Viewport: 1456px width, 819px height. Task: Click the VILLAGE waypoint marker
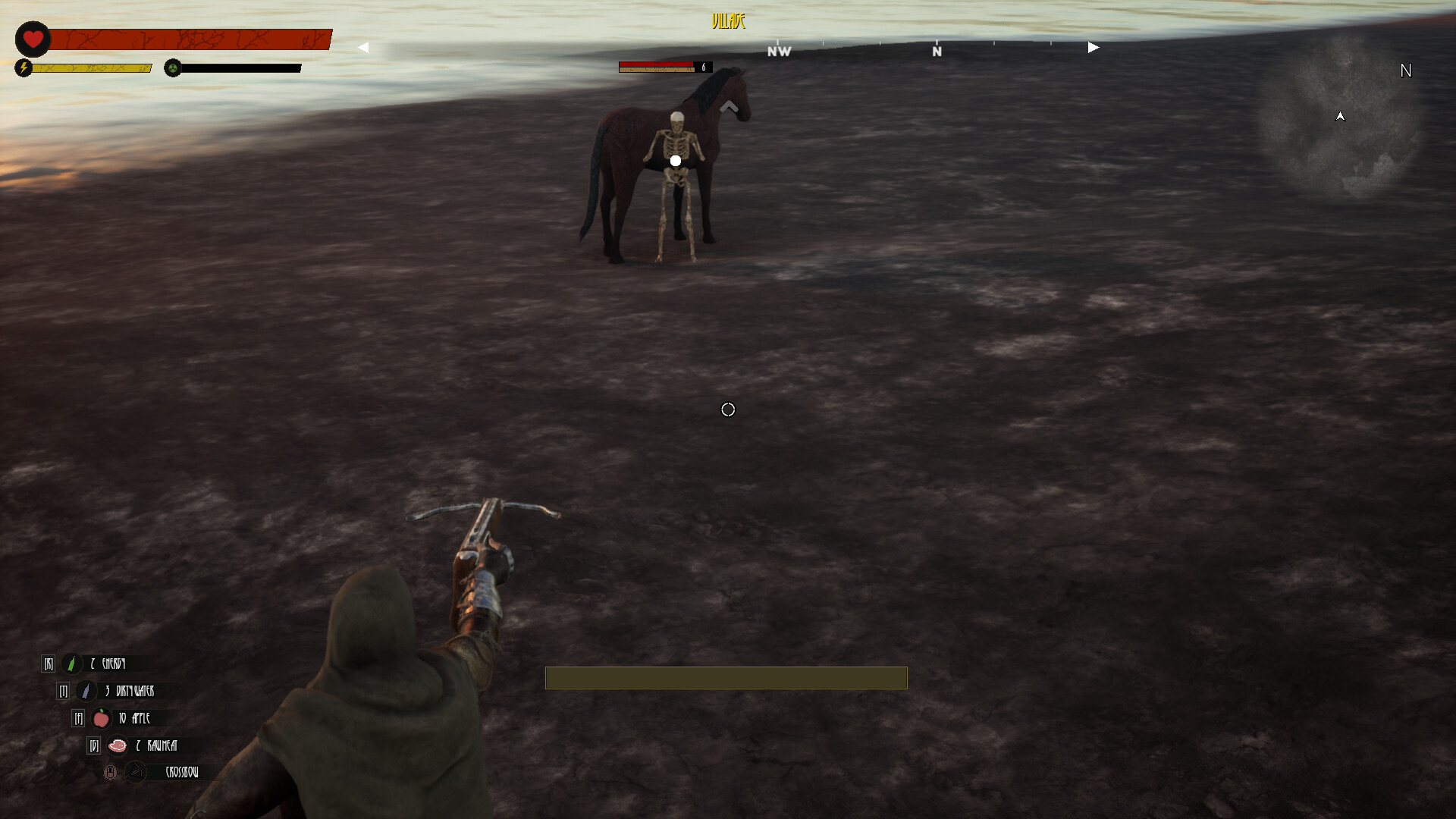point(727,22)
